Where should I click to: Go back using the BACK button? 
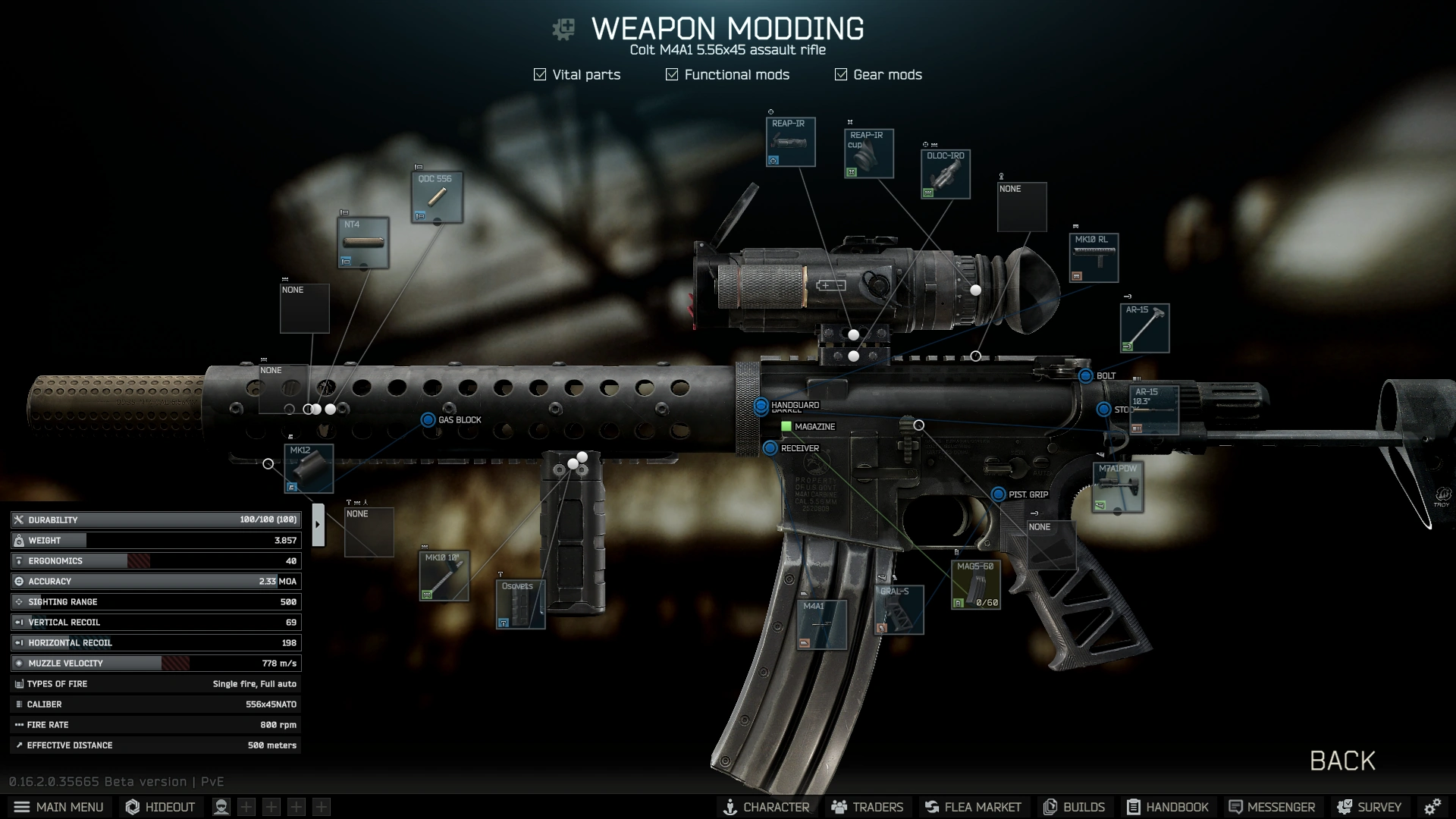point(1341,761)
